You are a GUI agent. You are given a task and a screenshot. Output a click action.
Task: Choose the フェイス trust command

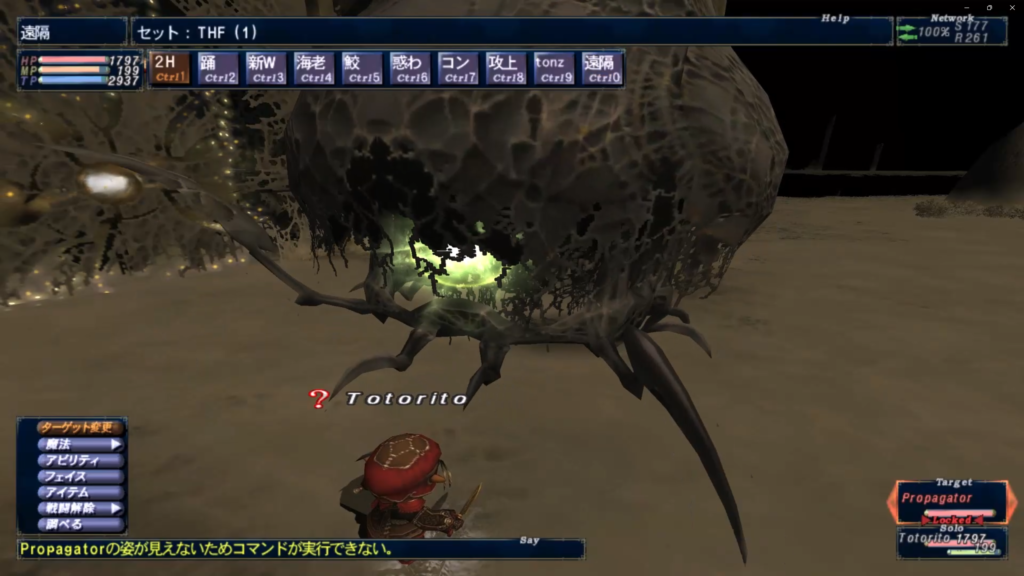click(72, 476)
